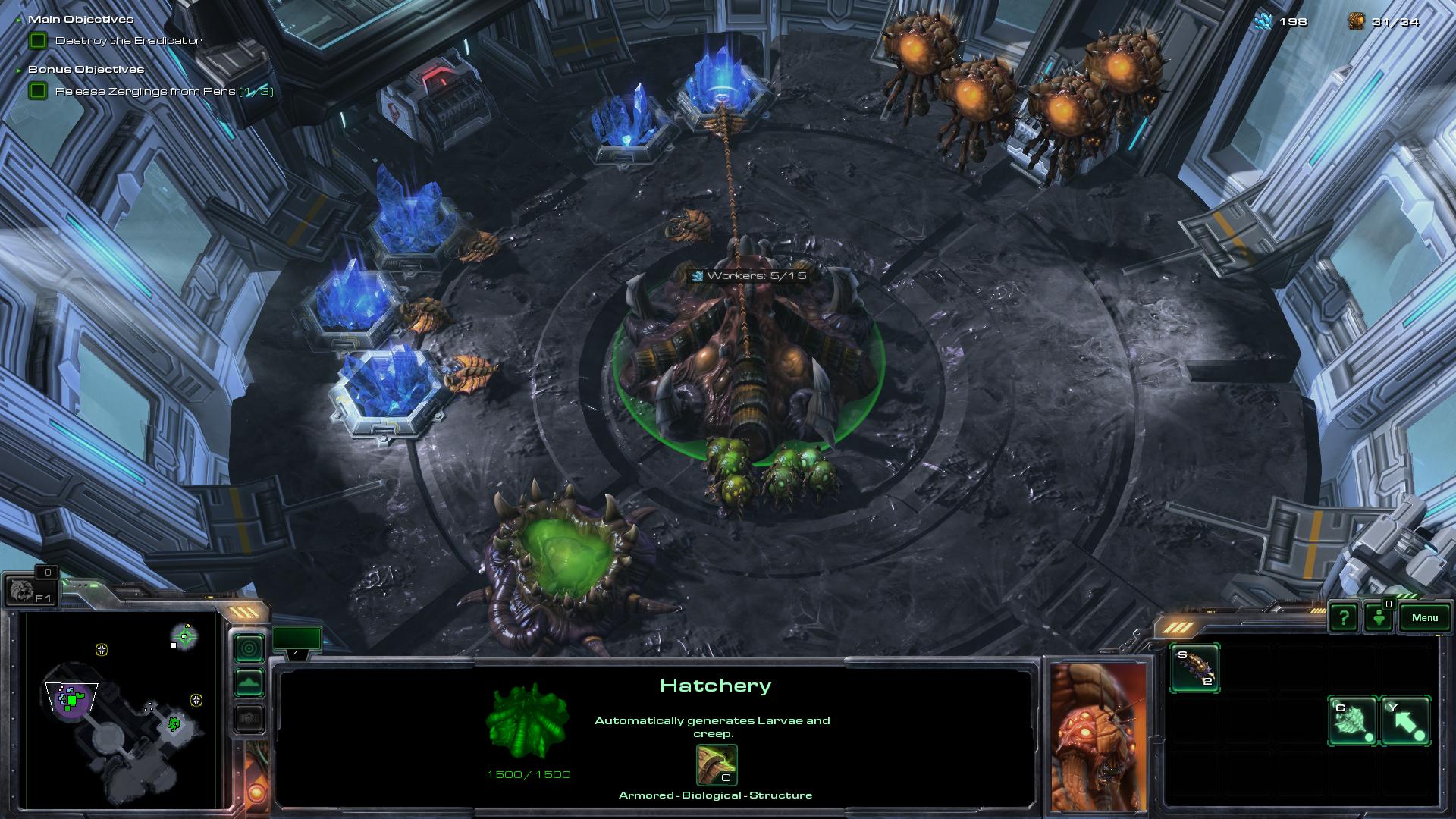
Task: Click the green Hatchery wireframe icon
Action: pyautogui.click(x=528, y=721)
